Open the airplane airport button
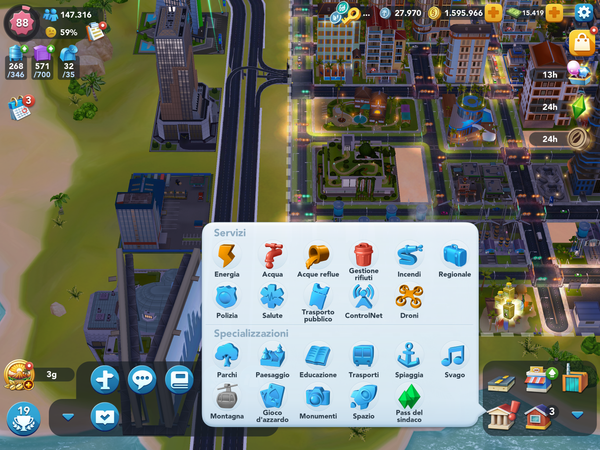This screenshot has height=450, width=600. click(104, 379)
